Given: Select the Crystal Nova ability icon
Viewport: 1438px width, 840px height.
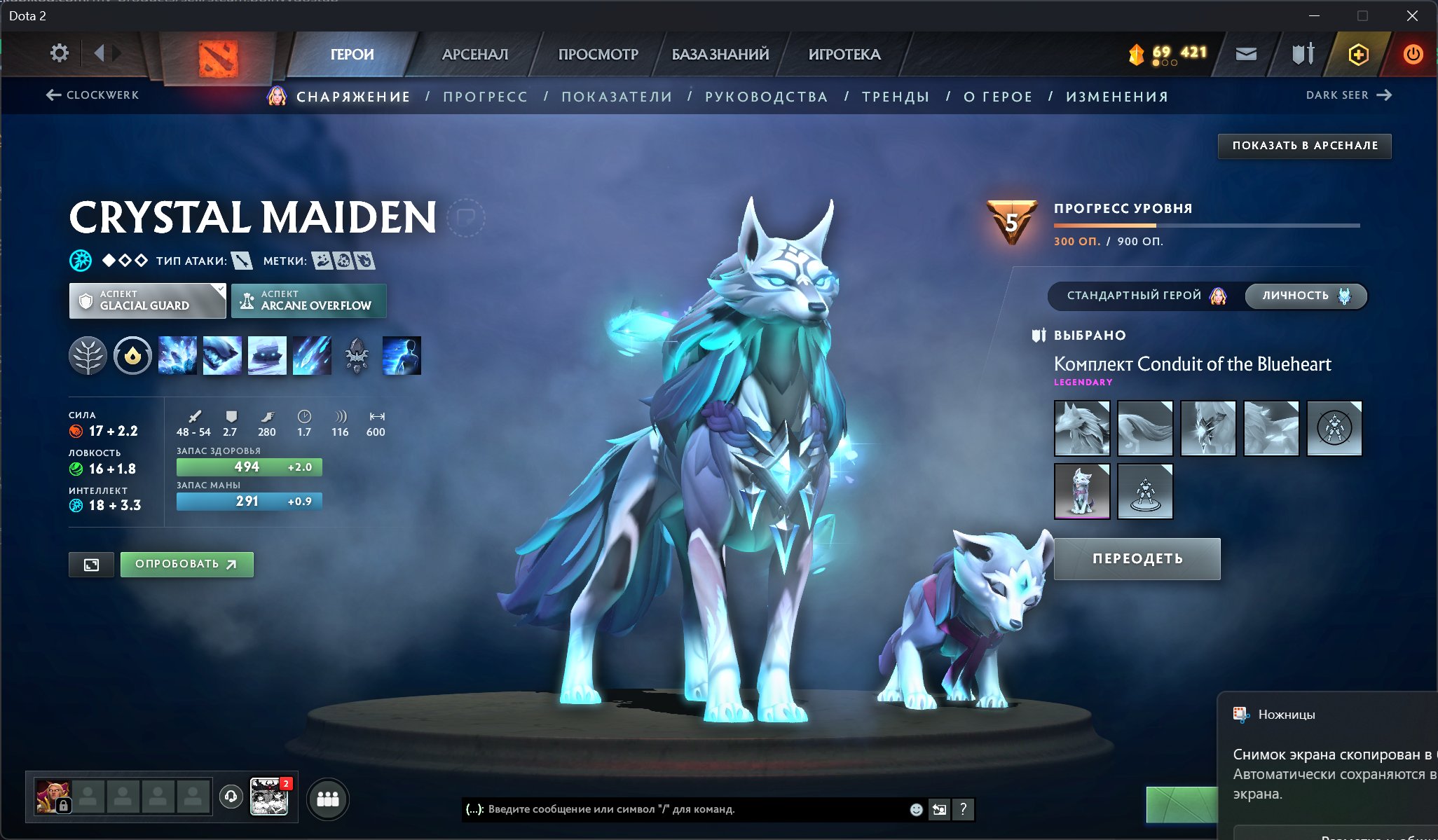Looking at the screenshot, I should click(x=177, y=356).
